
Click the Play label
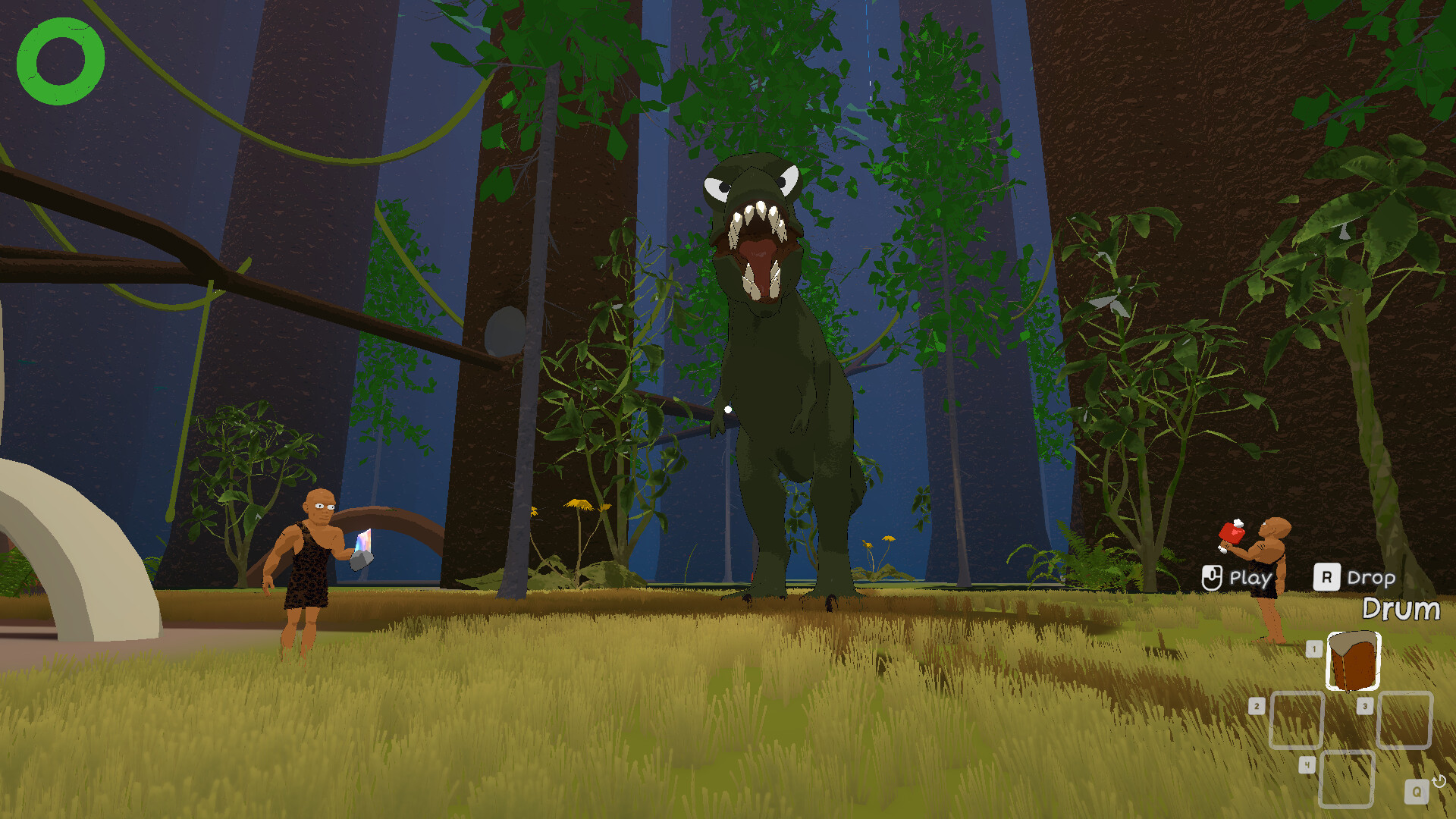[x=1250, y=579]
